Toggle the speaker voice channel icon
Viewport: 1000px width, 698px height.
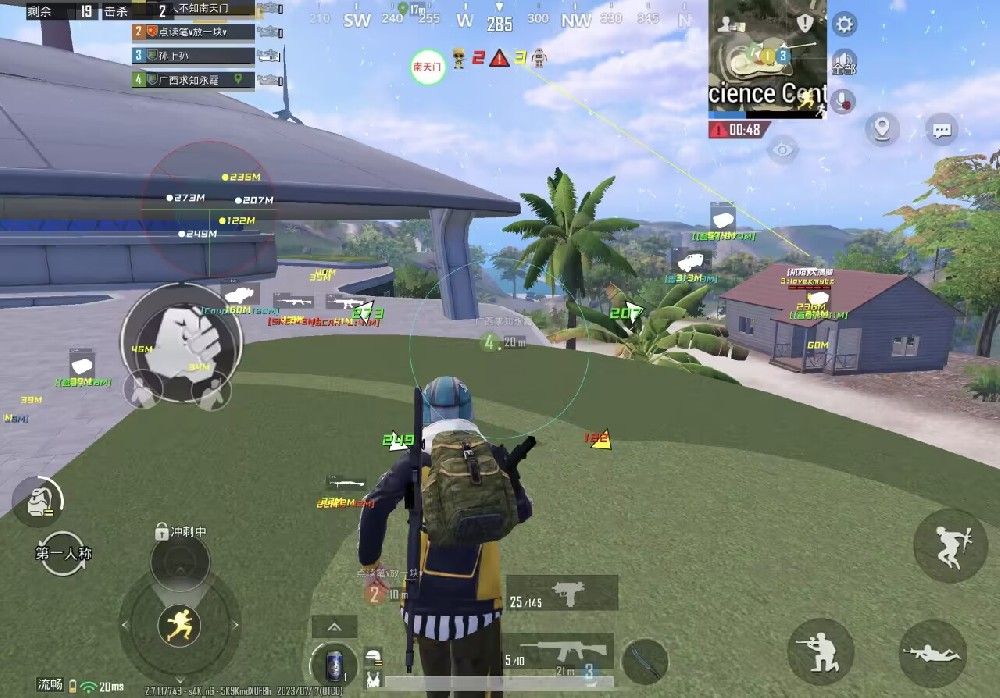[845, 62]
